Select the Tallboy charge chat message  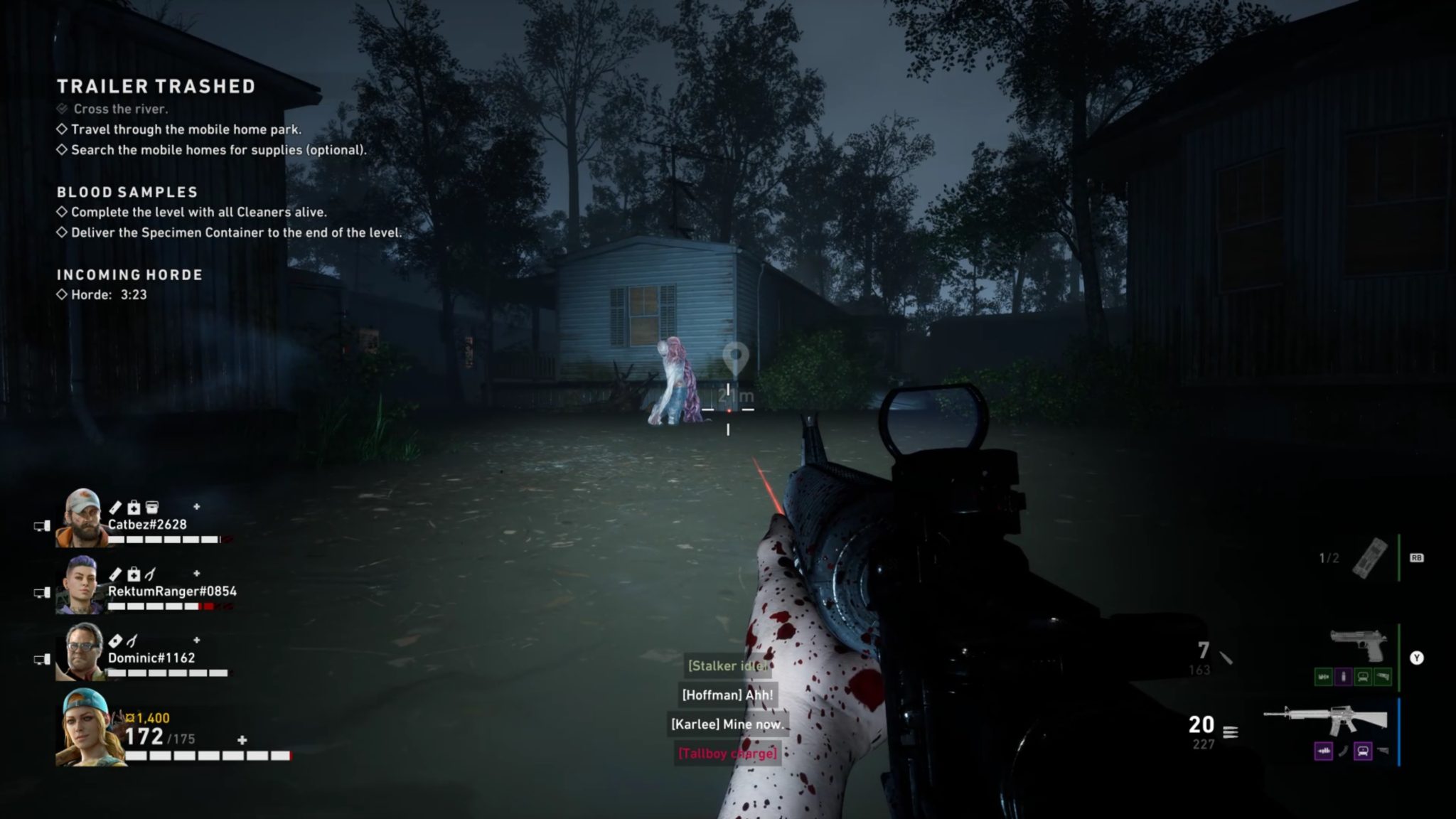click(728, 753)
